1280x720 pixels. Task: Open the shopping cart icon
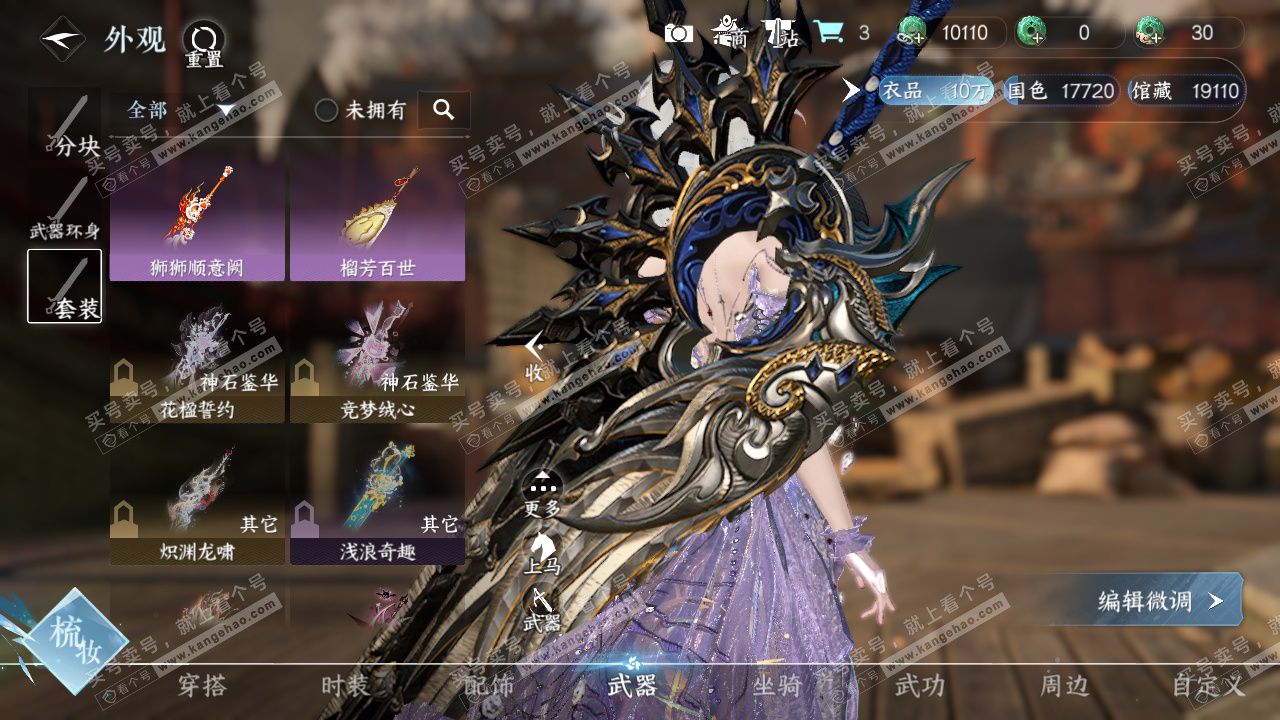(828, 33)
